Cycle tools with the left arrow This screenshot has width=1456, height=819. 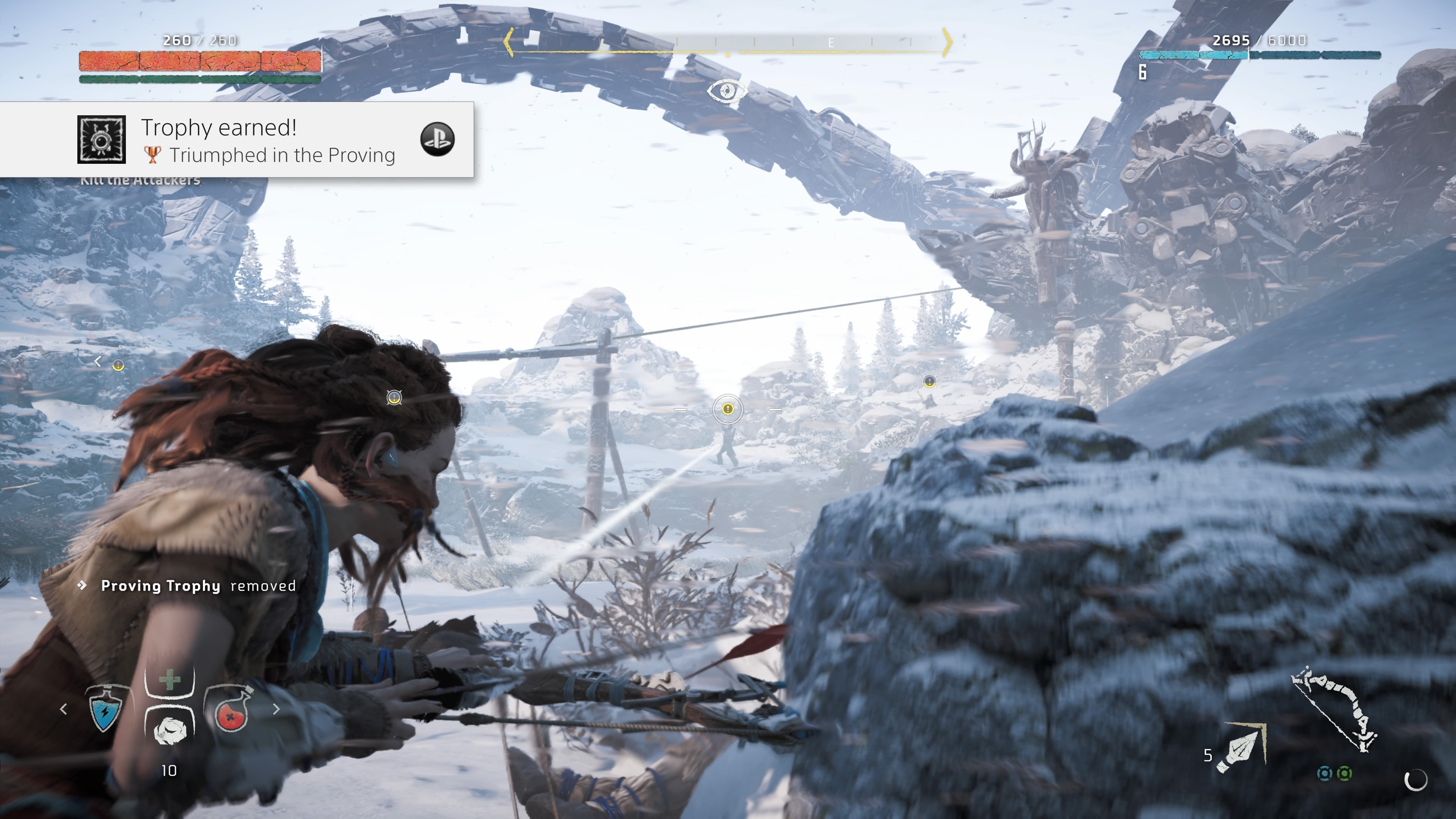[64, 709]
